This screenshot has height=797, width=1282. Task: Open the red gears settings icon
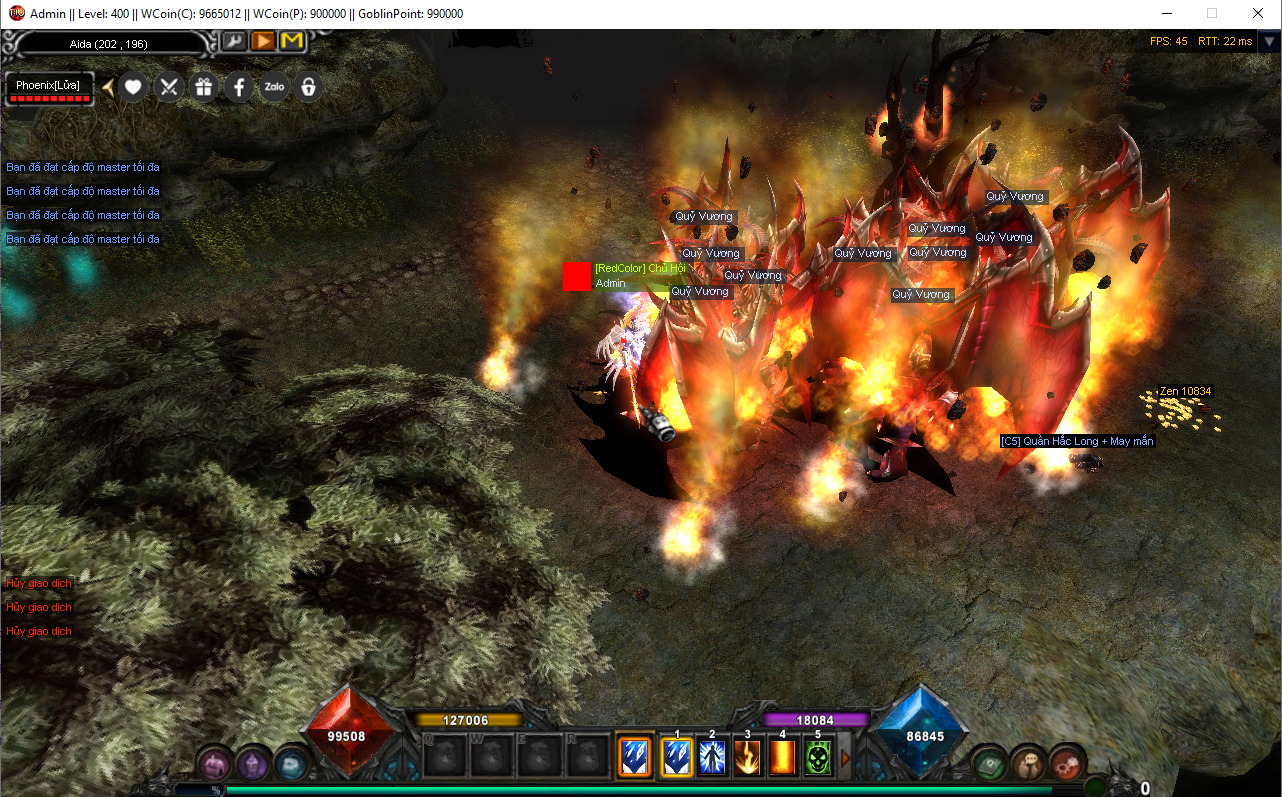[x=1067, y=763]
